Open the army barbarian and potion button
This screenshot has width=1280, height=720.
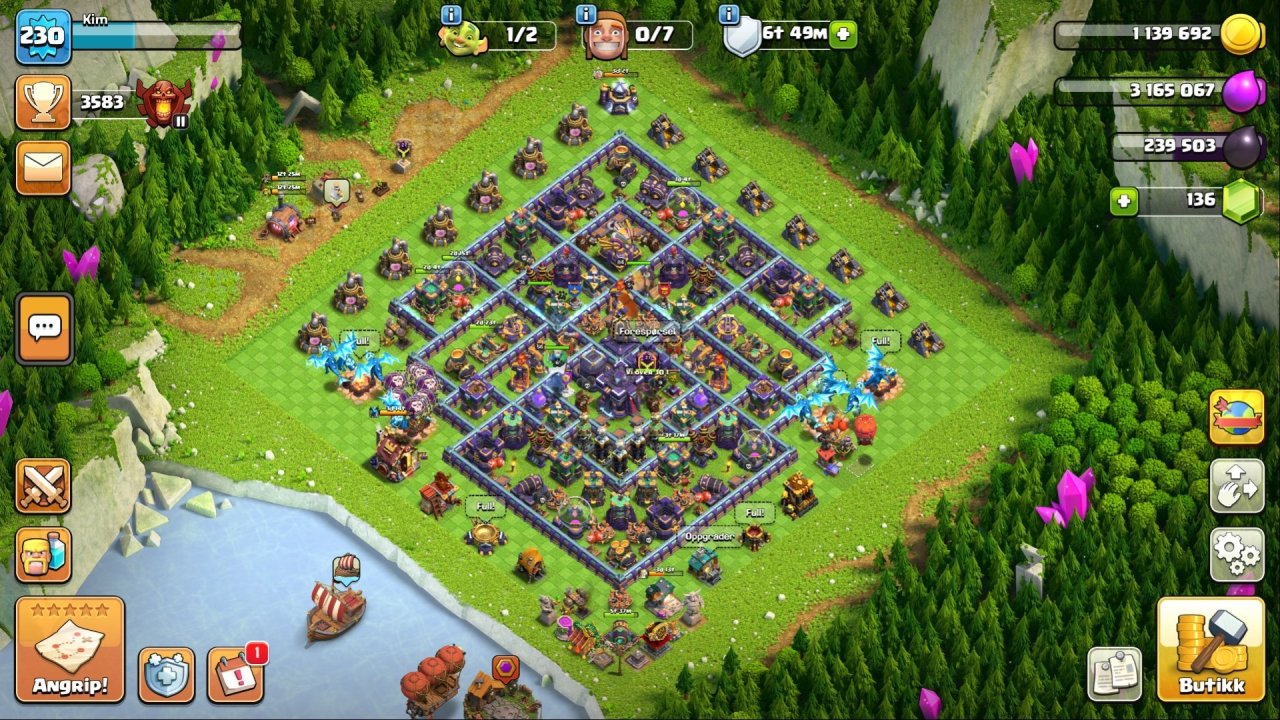[x=43, y=555]
